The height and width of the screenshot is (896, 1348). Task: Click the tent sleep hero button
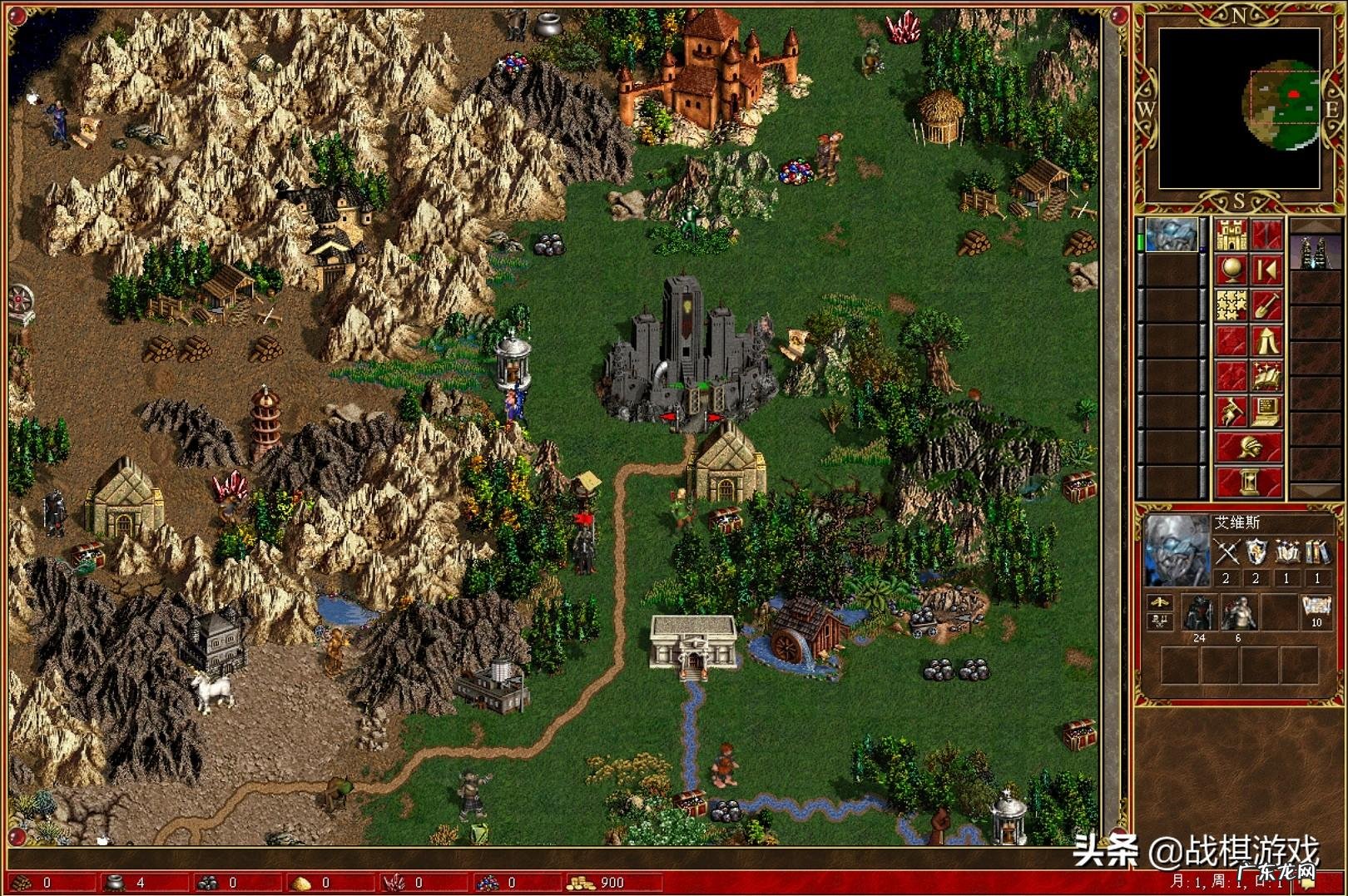(1266, 341)
